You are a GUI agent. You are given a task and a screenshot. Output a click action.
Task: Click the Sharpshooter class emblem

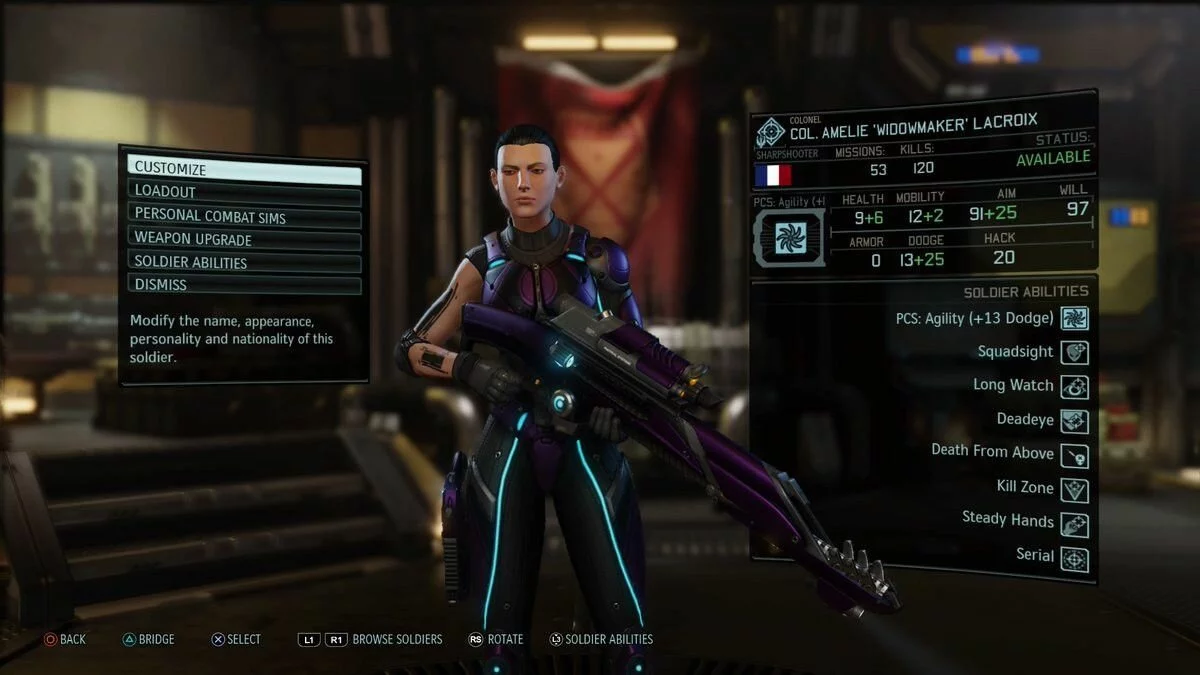pyautogui.click(x=770, y=133)
